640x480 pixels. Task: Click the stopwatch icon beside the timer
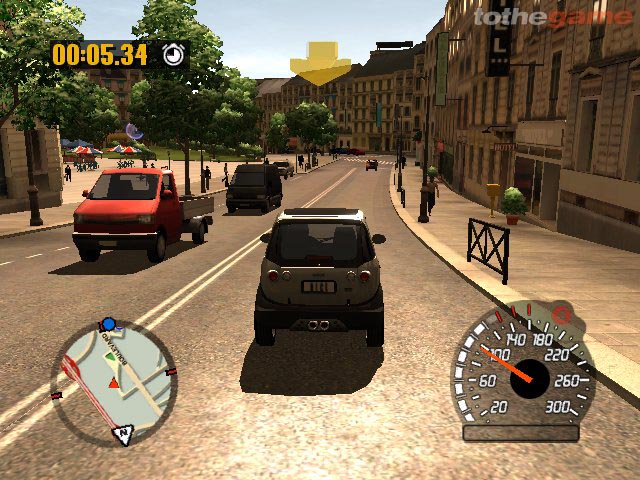click(x=174, y=54)
